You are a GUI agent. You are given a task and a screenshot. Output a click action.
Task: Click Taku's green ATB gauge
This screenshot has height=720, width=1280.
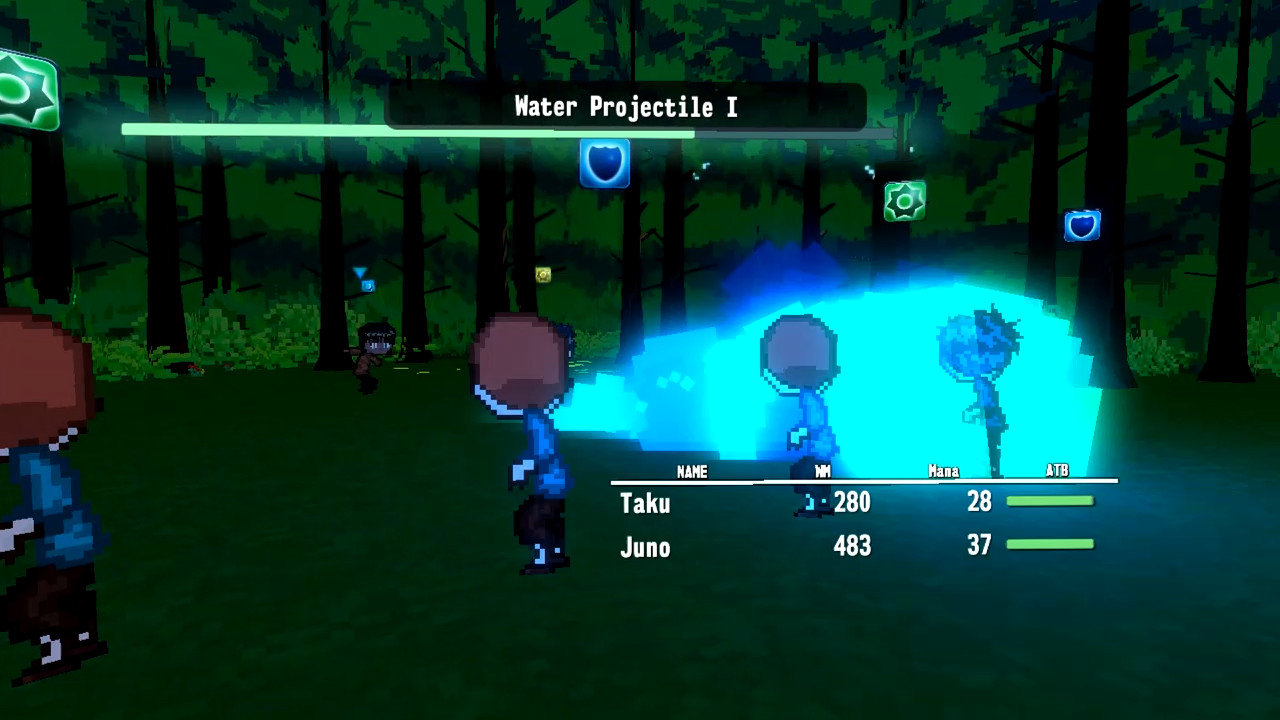1051,501
